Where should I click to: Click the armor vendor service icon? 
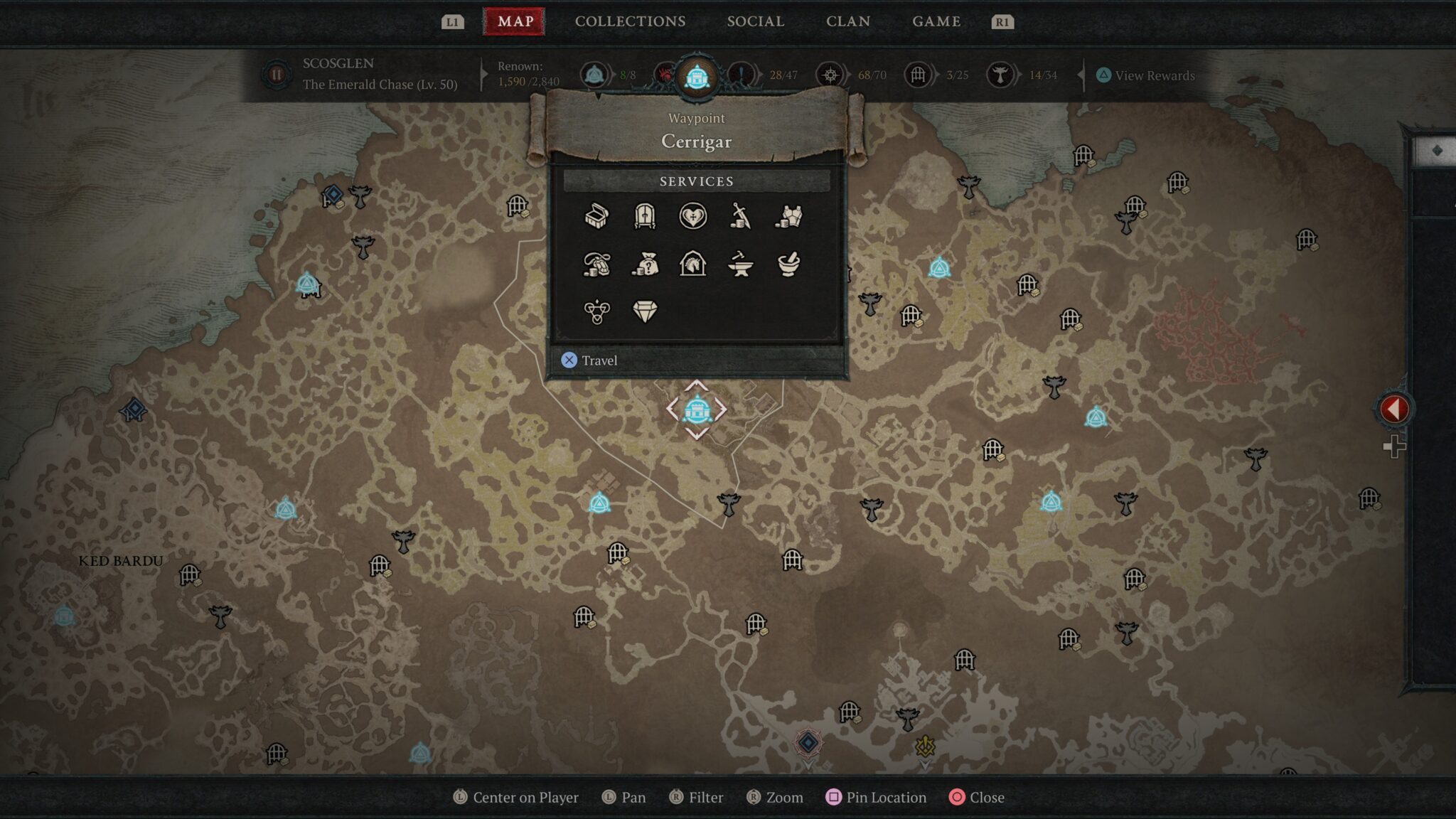(788, 216)
